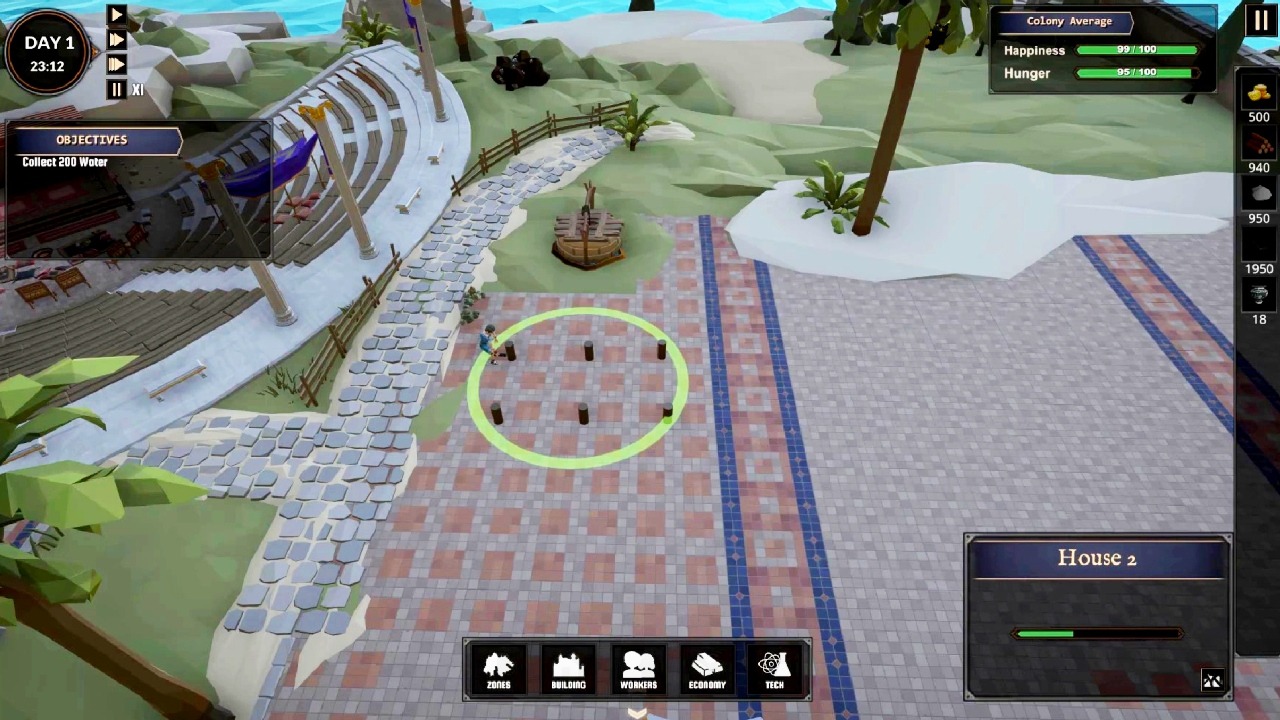Open the Workers panel icon
This screenshot has height=720, width=1280.
tap(637, 668)
